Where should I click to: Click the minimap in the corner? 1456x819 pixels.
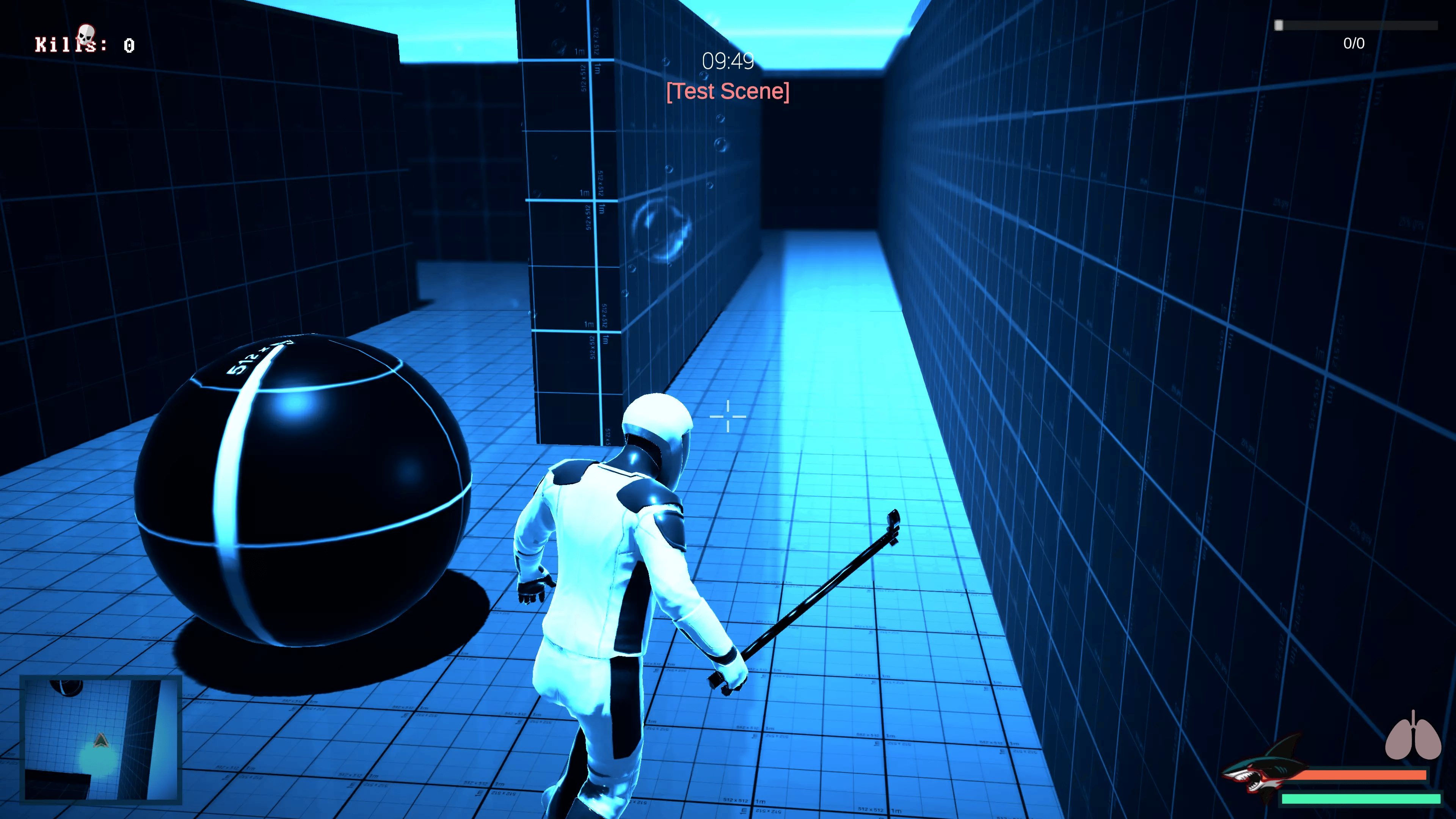[x=100, y=739]
